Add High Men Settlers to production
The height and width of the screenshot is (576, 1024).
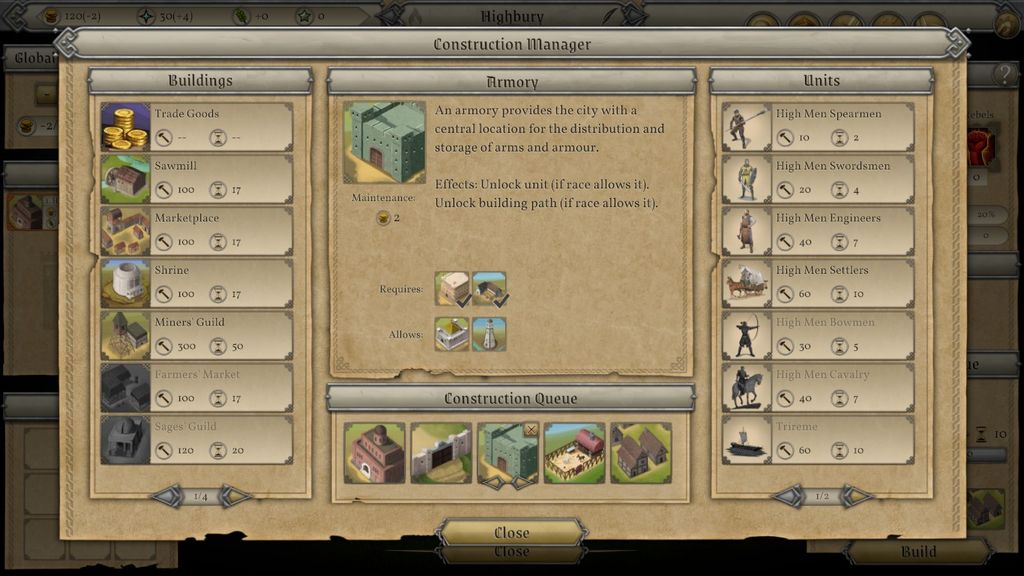coord(818,283)
